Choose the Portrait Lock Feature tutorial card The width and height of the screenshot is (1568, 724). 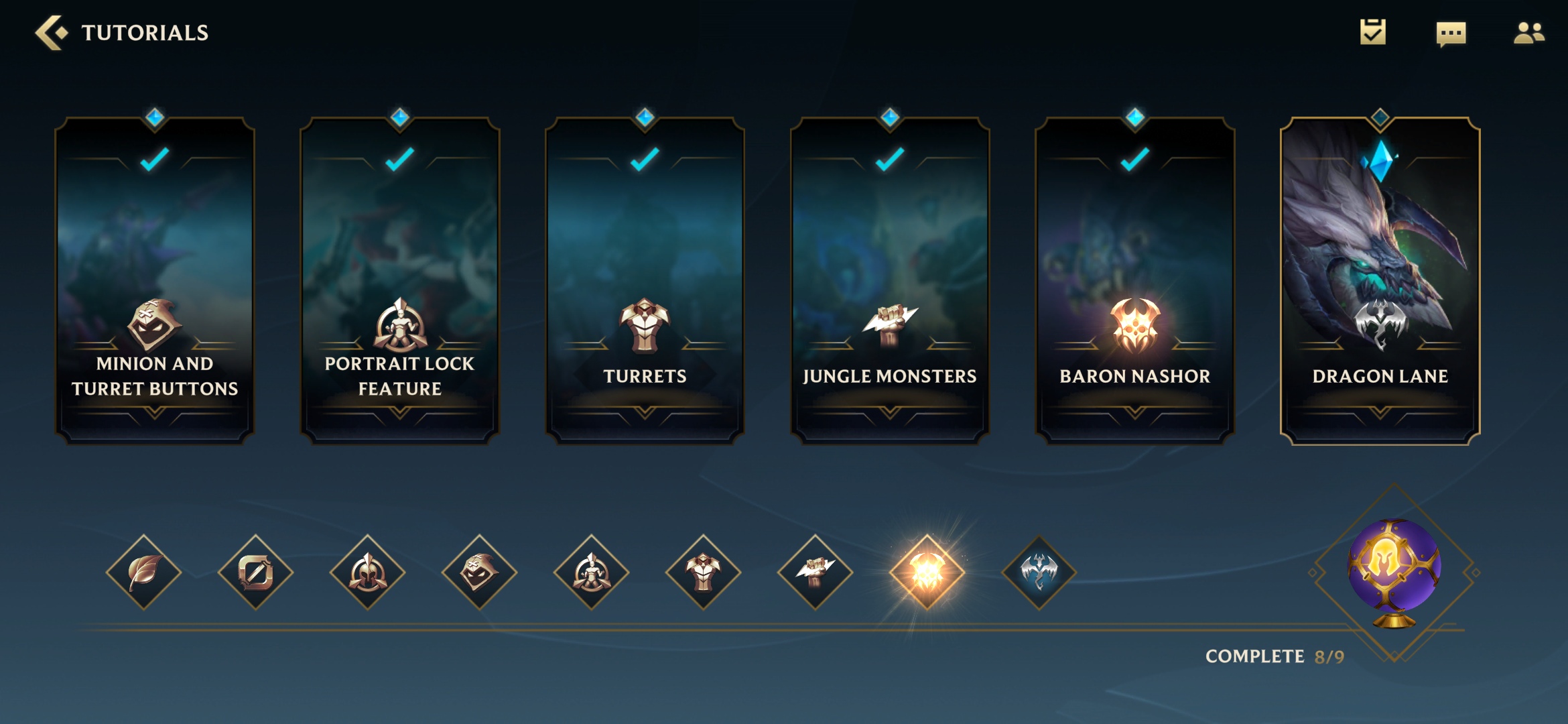(400, 280)
